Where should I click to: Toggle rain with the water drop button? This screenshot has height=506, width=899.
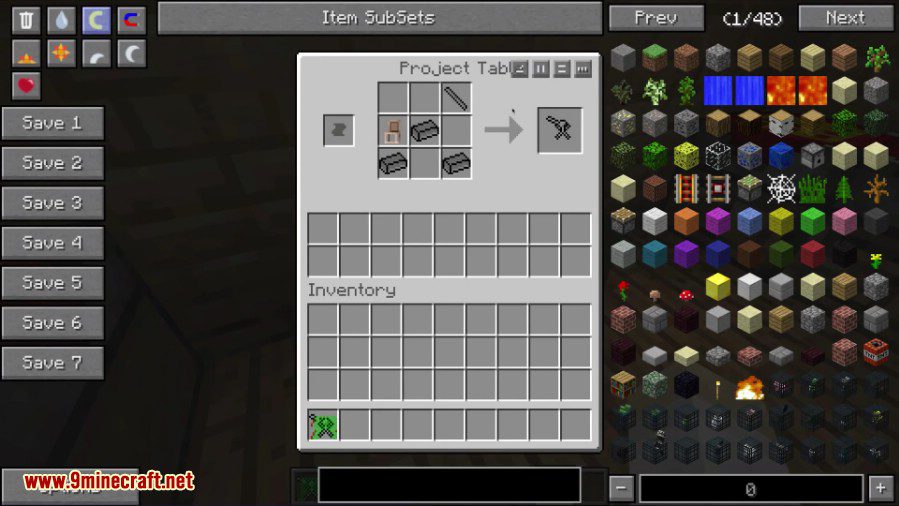pyautogui.click(x=62, y=20)
